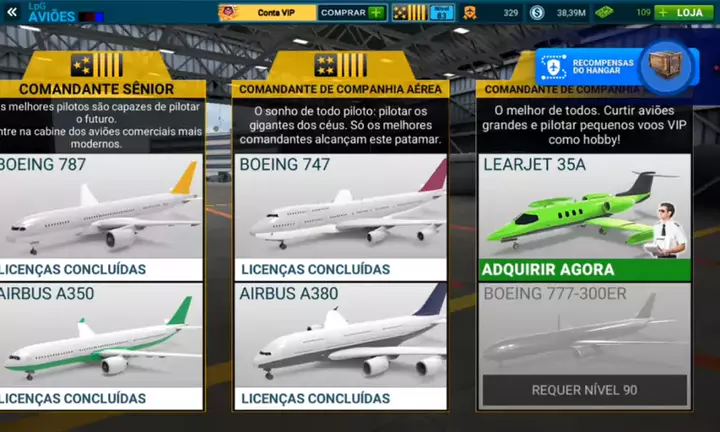The height and width of the screenshot is (432, 720).
Task: Tap Adquirir Agora for the Learjet 35A
Action: [583, 269]
